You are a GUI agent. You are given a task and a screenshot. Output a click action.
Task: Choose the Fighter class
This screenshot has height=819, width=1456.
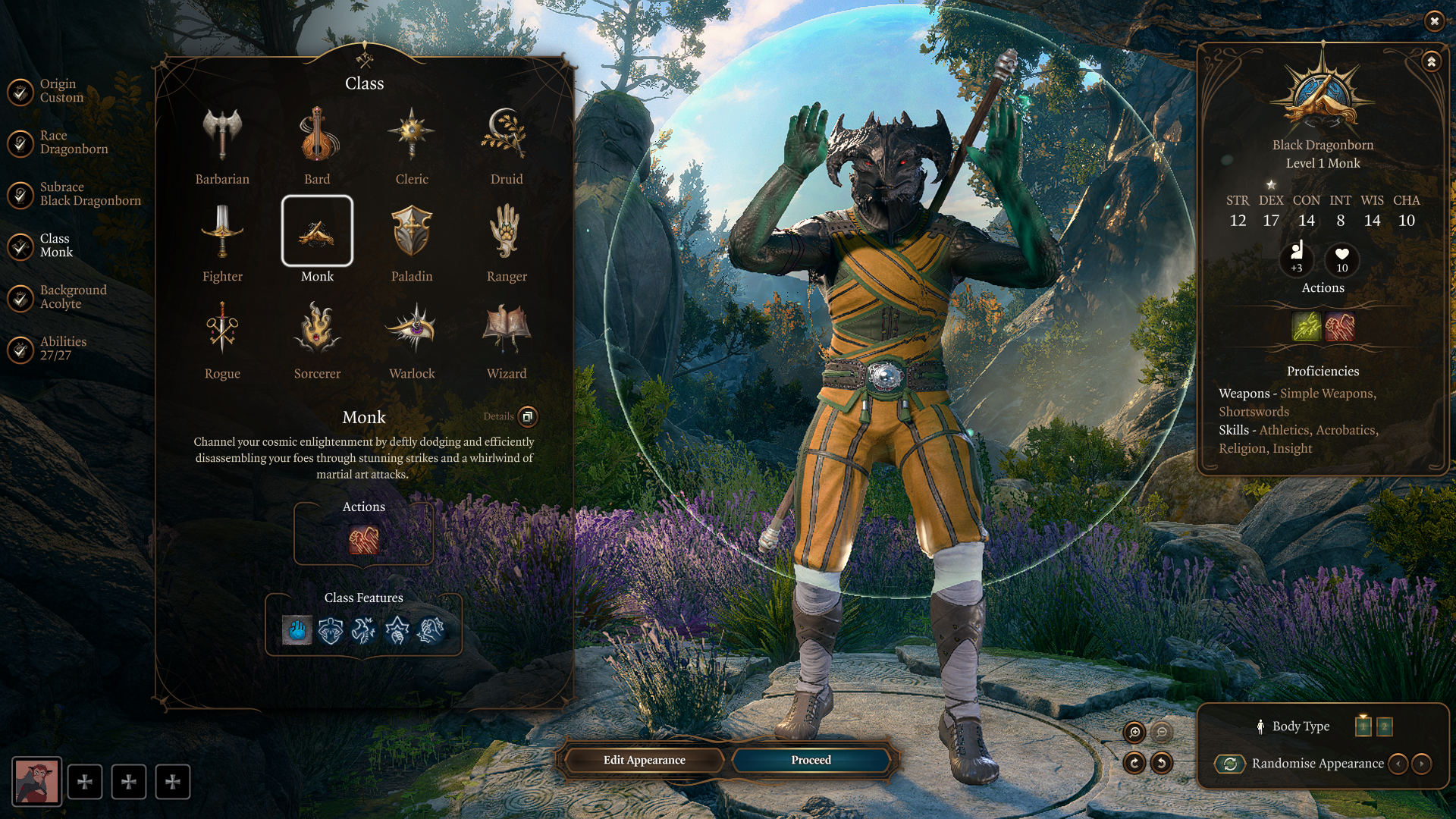coord(221,233)
